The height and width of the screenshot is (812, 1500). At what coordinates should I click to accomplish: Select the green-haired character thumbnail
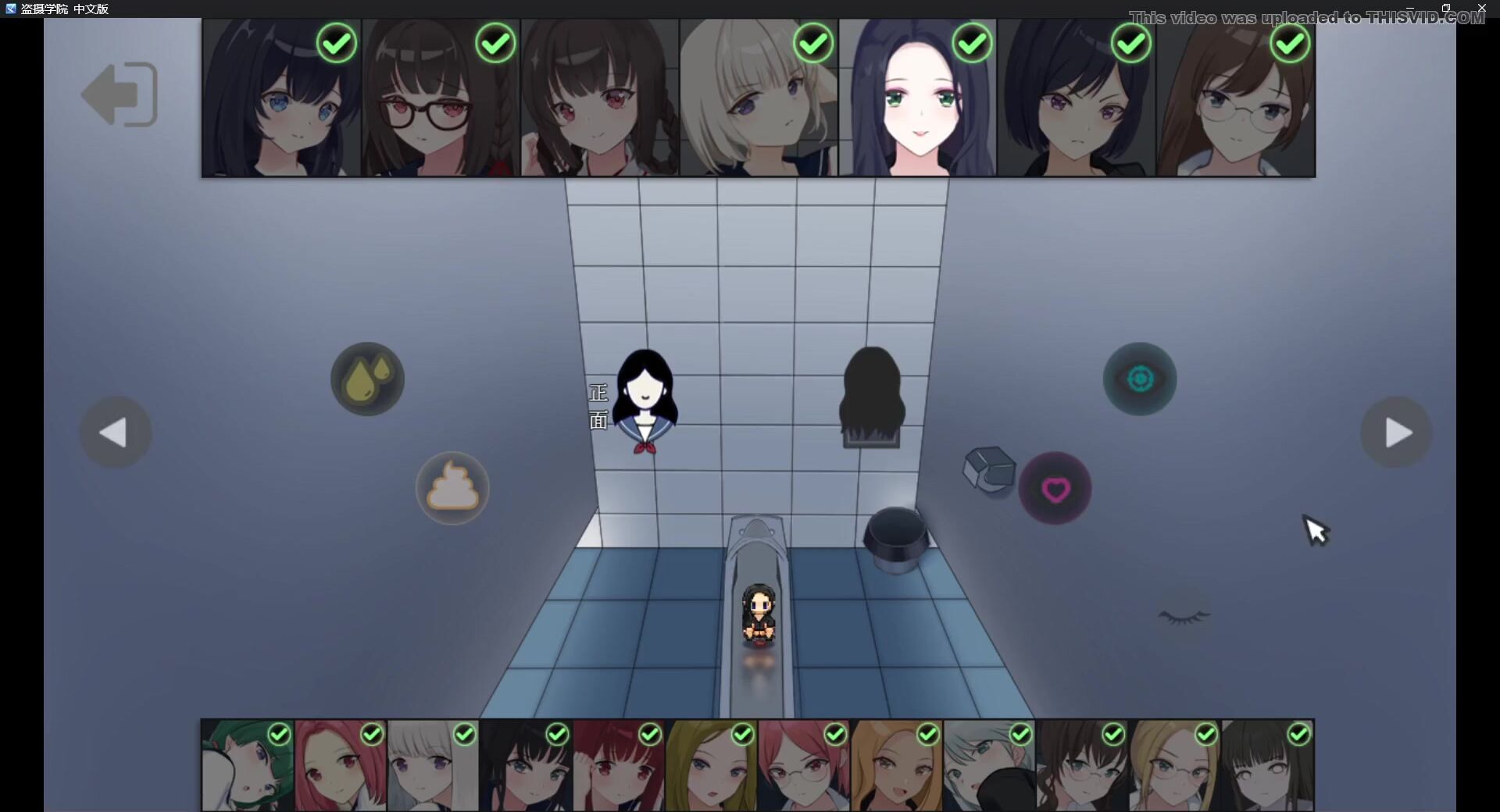coord(247,765)
